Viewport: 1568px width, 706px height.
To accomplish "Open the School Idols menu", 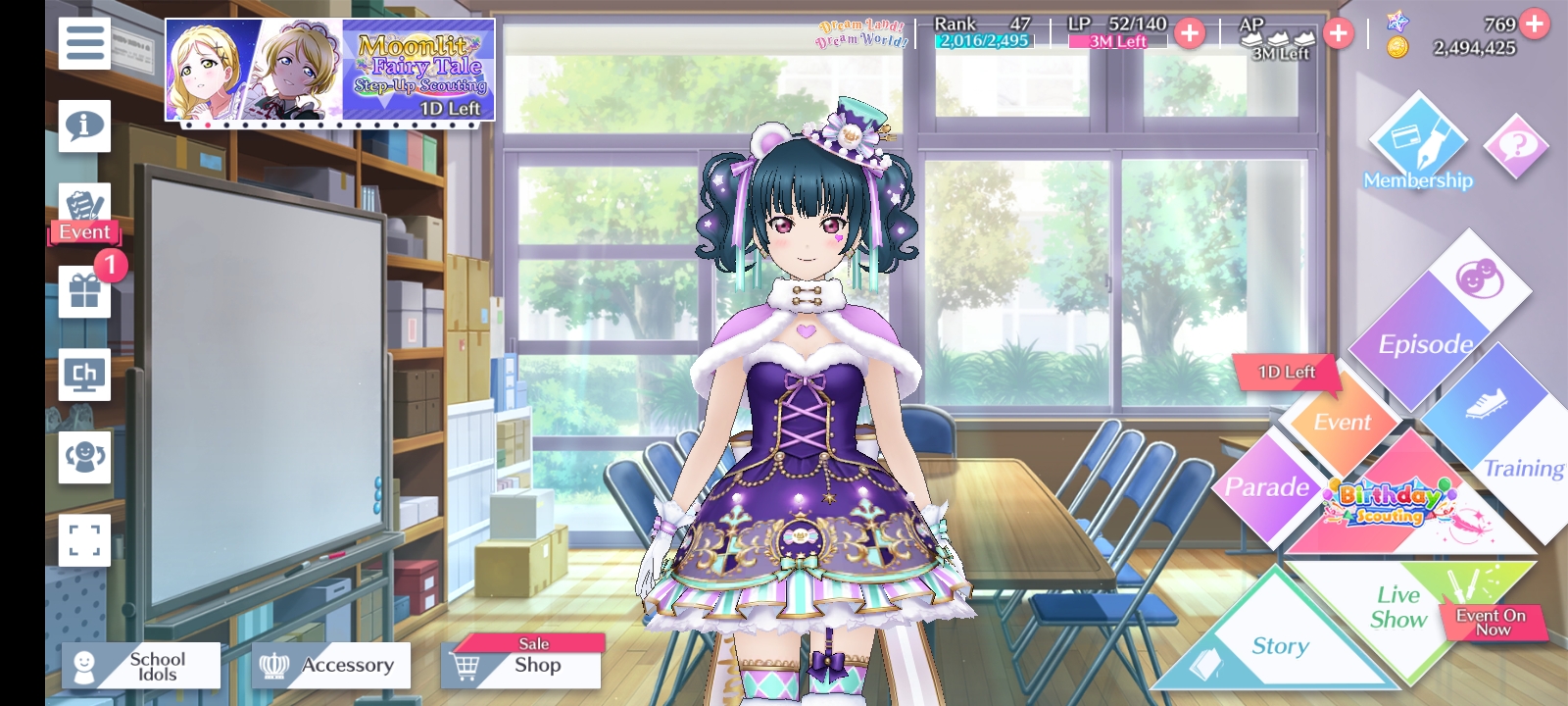I will pos(140,666).
